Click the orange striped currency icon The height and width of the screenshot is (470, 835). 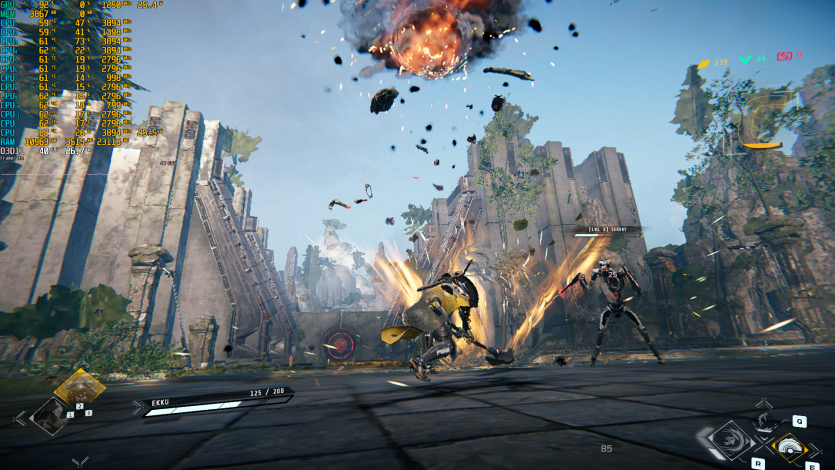point(703,64)
